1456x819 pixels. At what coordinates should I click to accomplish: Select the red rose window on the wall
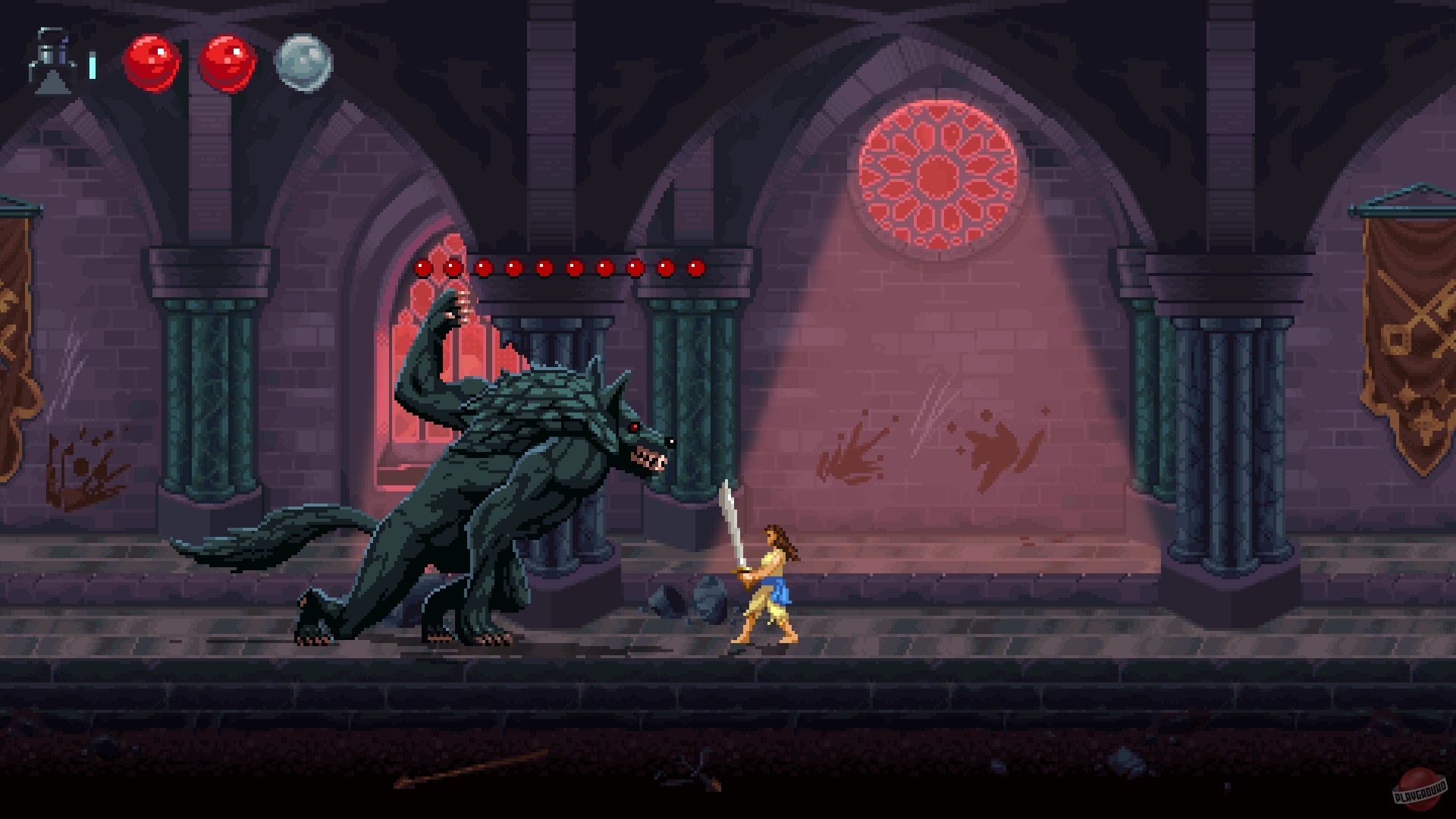pos(937,174)
